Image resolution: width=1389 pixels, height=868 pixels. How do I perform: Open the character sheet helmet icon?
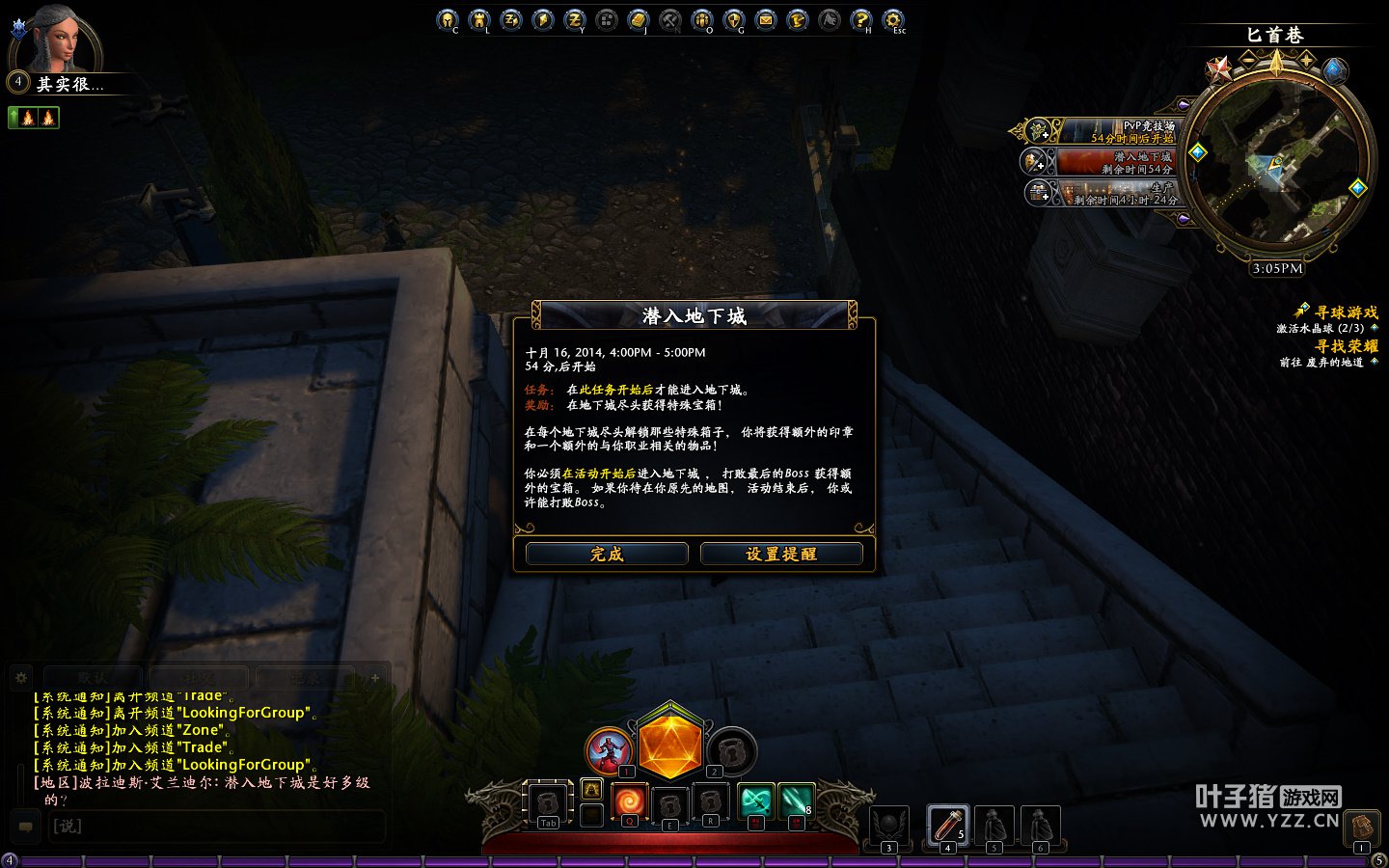448,19
